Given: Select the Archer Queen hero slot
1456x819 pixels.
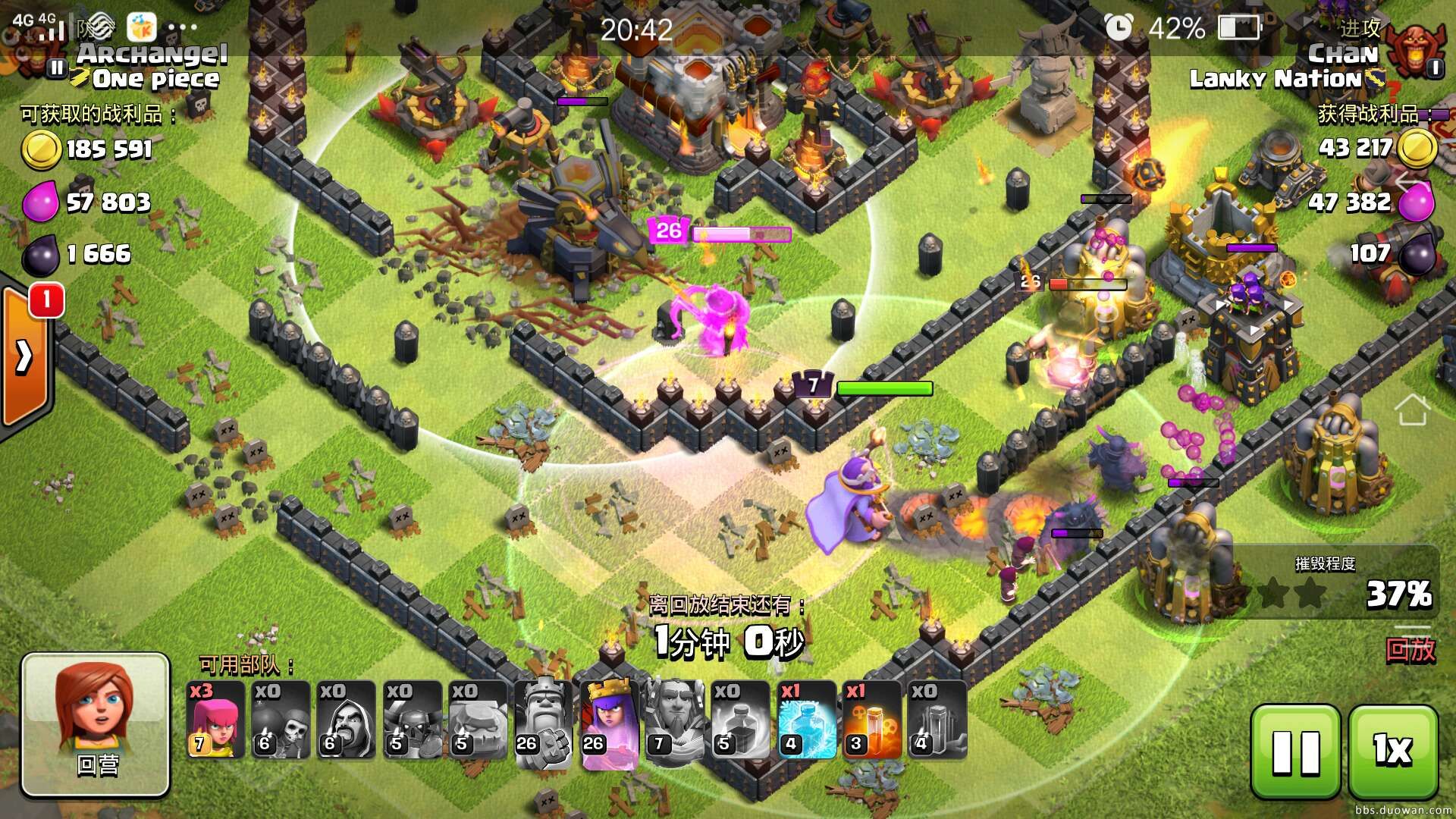Looking at the screenshot, I should click(x=609, y=720).
